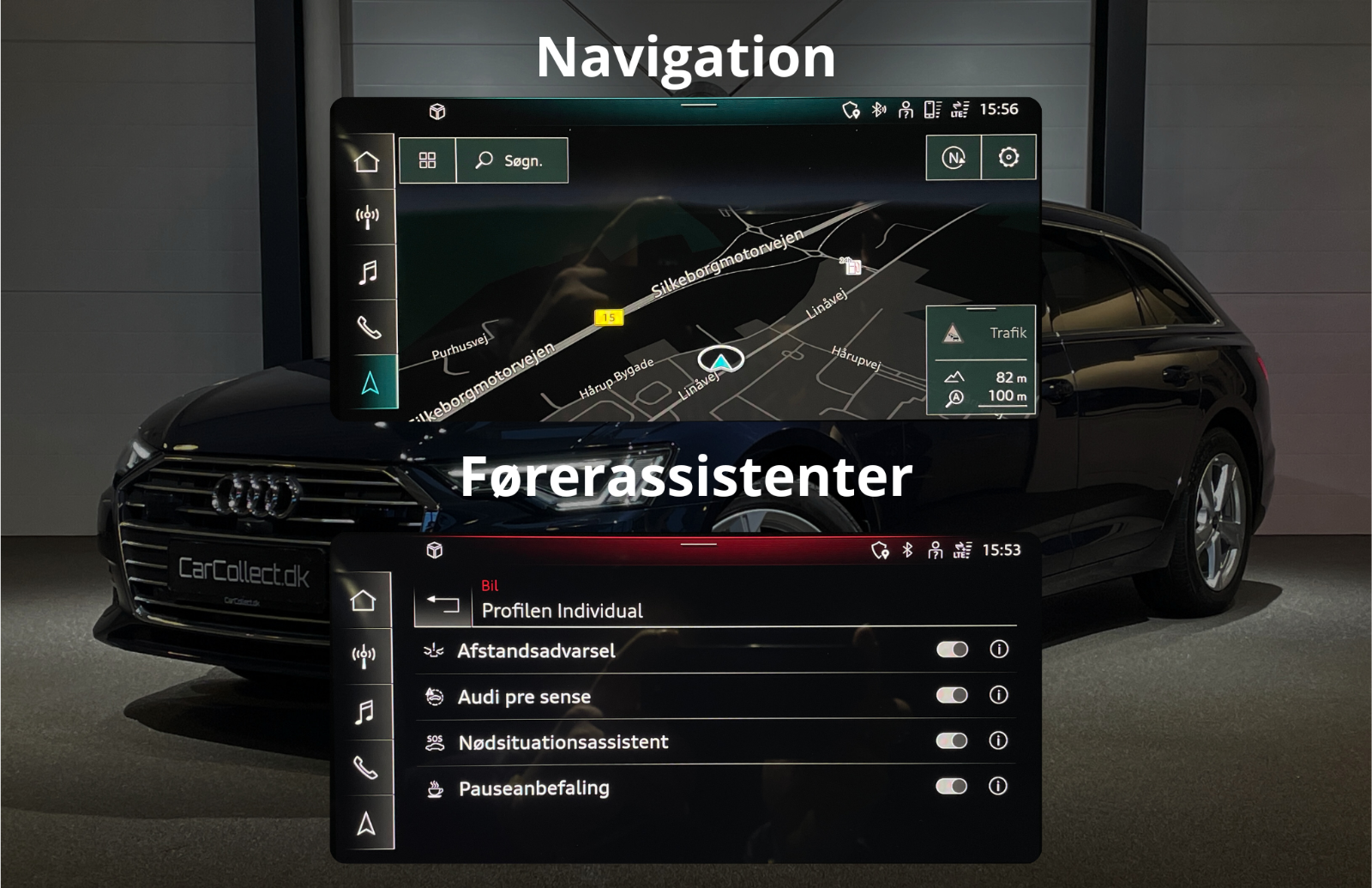Tap the north compass orientation button
1372x888 pixels.
(954, 158)
